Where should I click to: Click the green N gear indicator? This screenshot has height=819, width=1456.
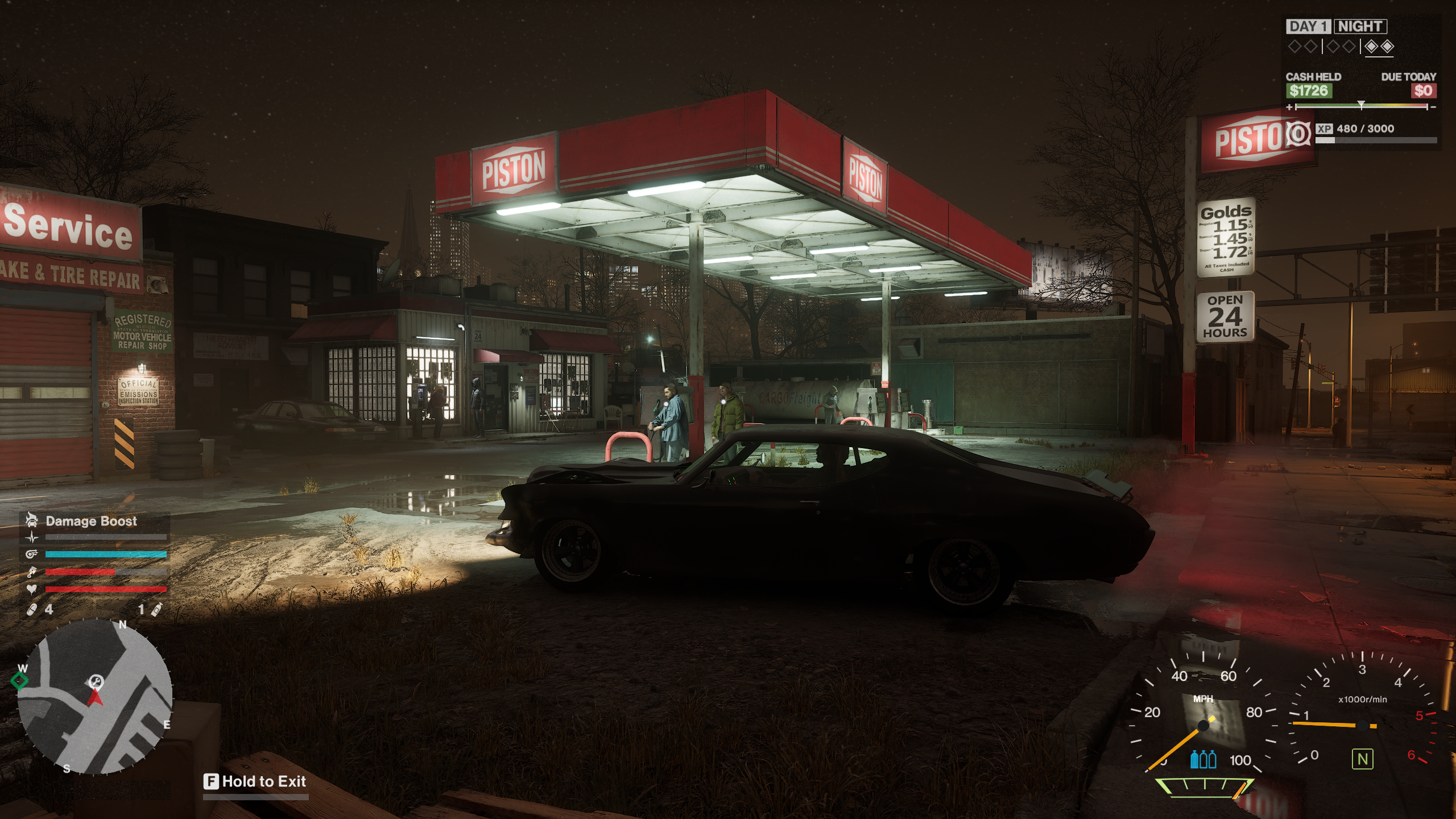pos(1362,759)
